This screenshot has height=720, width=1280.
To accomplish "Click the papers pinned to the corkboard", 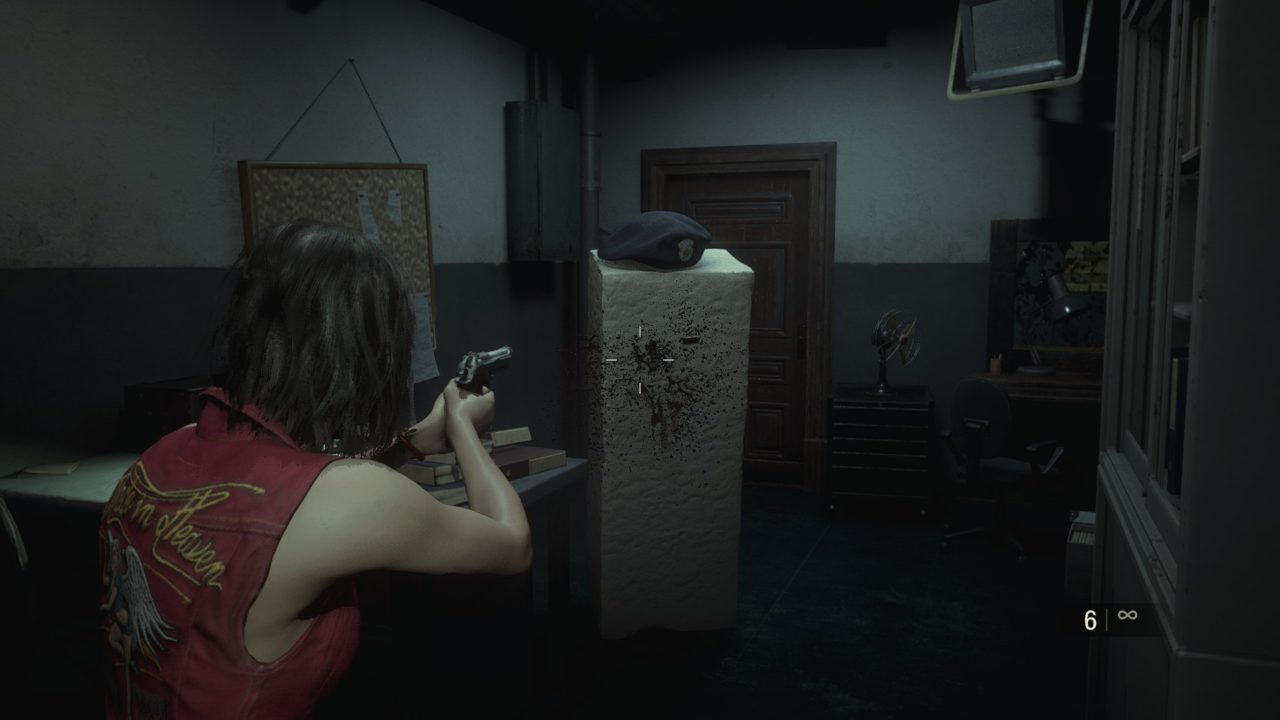I will point(375,210).
